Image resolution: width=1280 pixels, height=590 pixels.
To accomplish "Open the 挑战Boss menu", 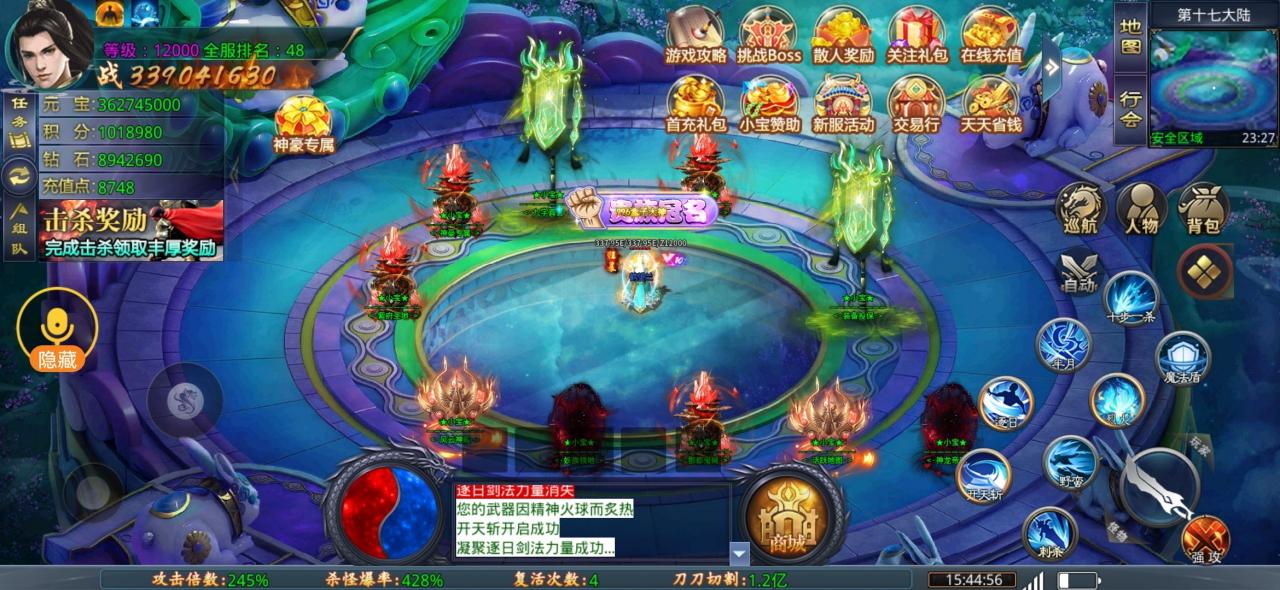I will coord(769,36).
